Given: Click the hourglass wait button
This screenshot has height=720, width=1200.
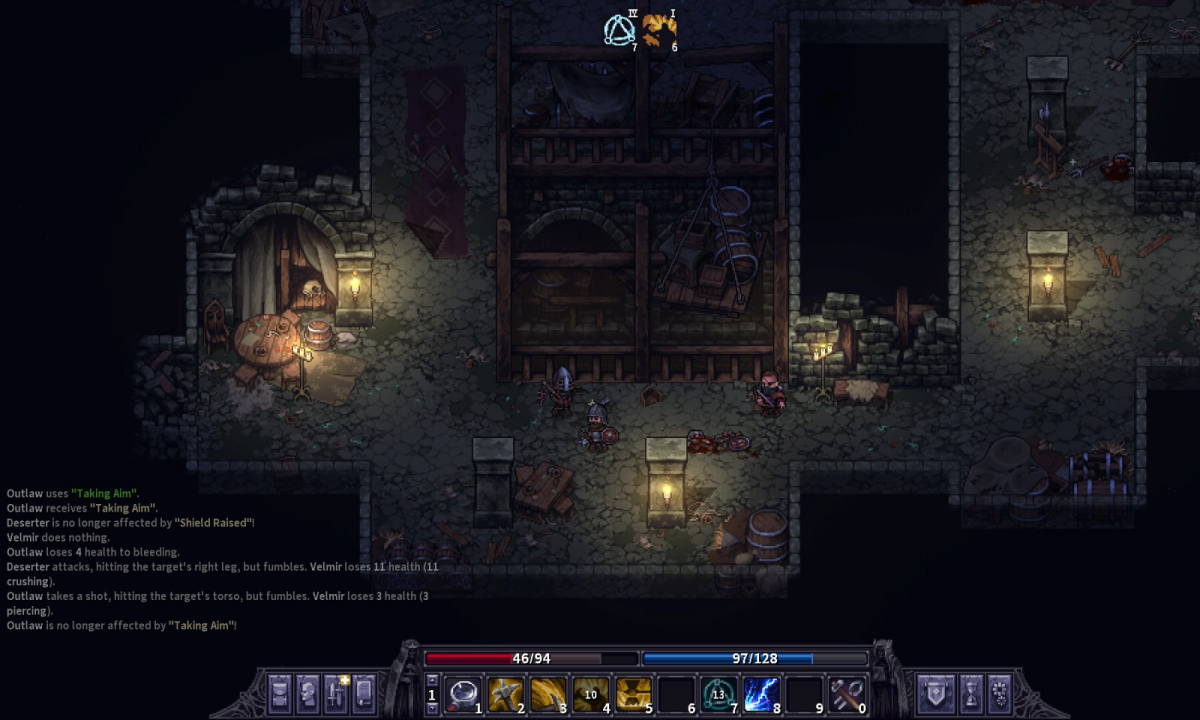Looking at the screenshot, I should click(970, 692).
